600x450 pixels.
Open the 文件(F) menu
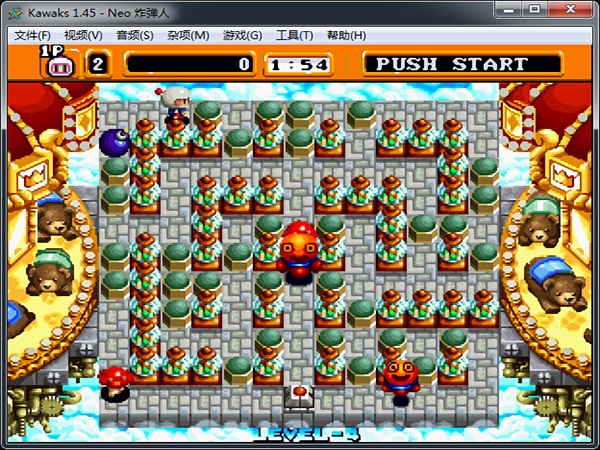click(x=32, y=35)
